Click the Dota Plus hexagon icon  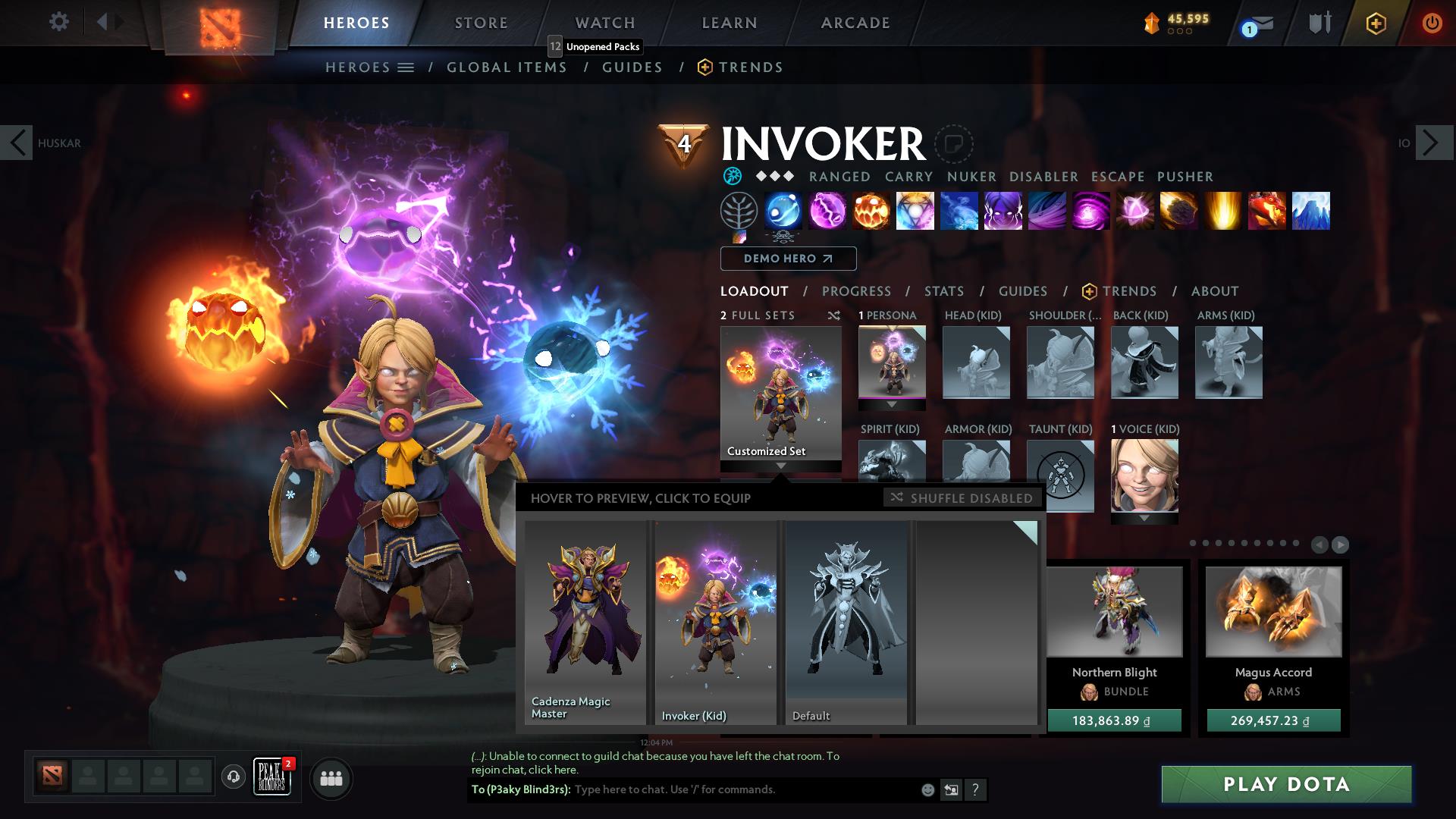1376,23
